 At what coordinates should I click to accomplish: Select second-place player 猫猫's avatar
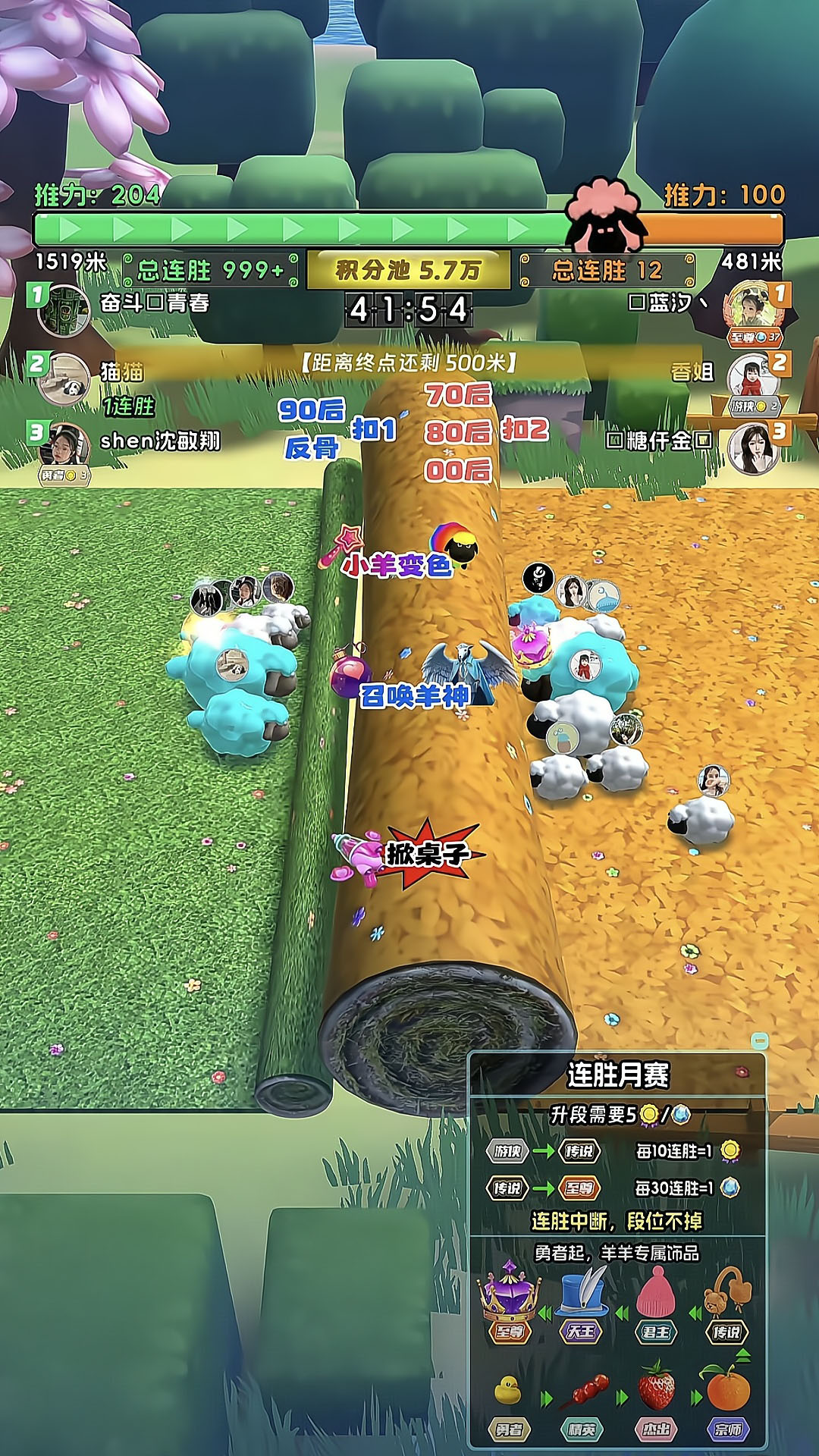64,379
